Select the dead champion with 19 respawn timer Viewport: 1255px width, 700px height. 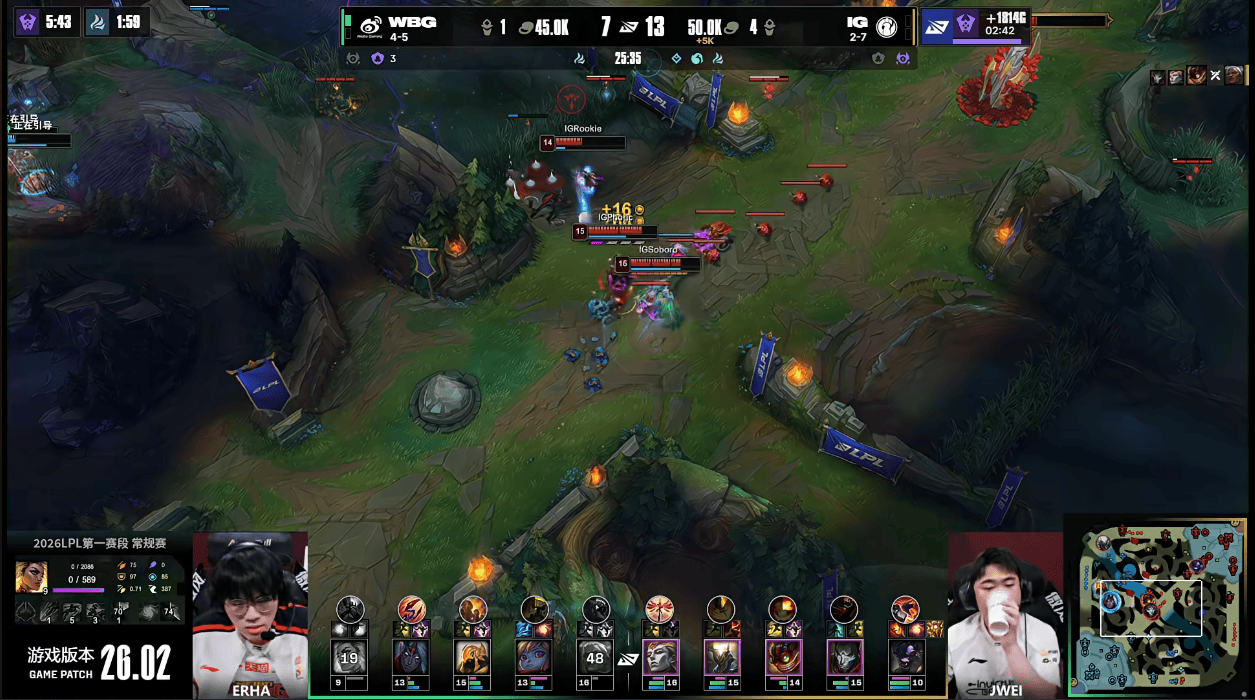click(350, 657)
